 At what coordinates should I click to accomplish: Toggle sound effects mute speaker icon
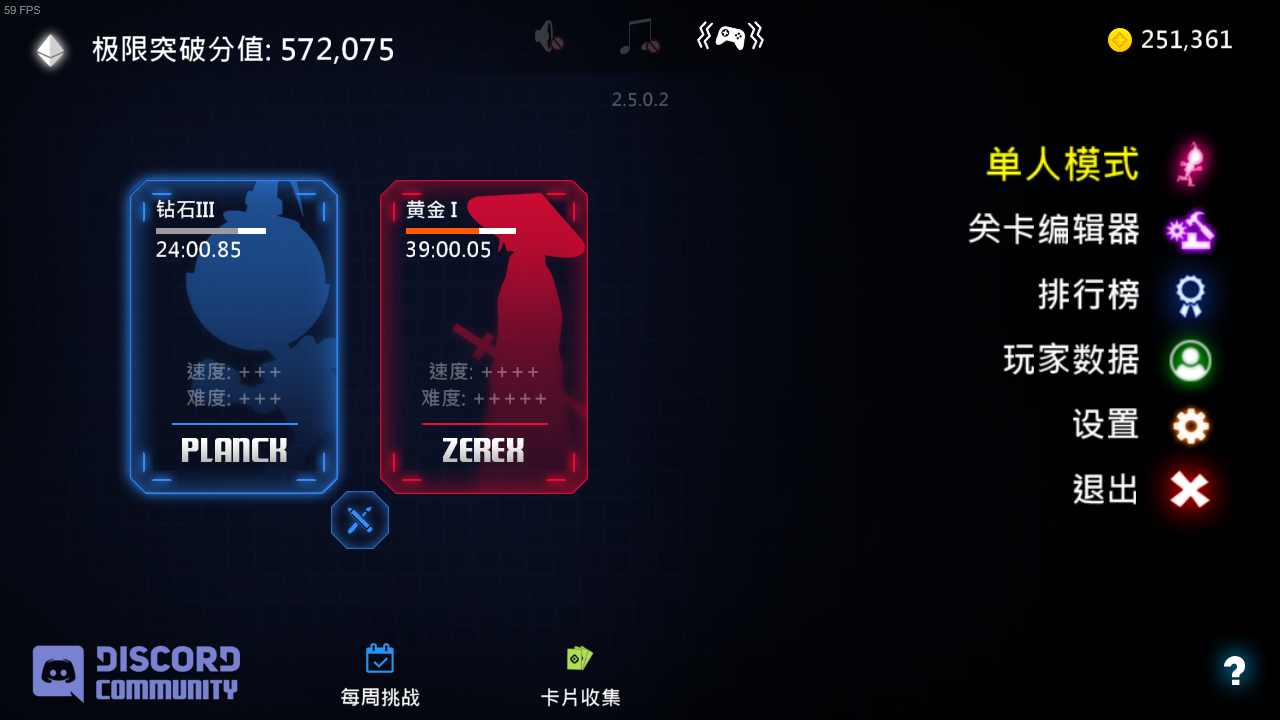[x=549, y=36]
